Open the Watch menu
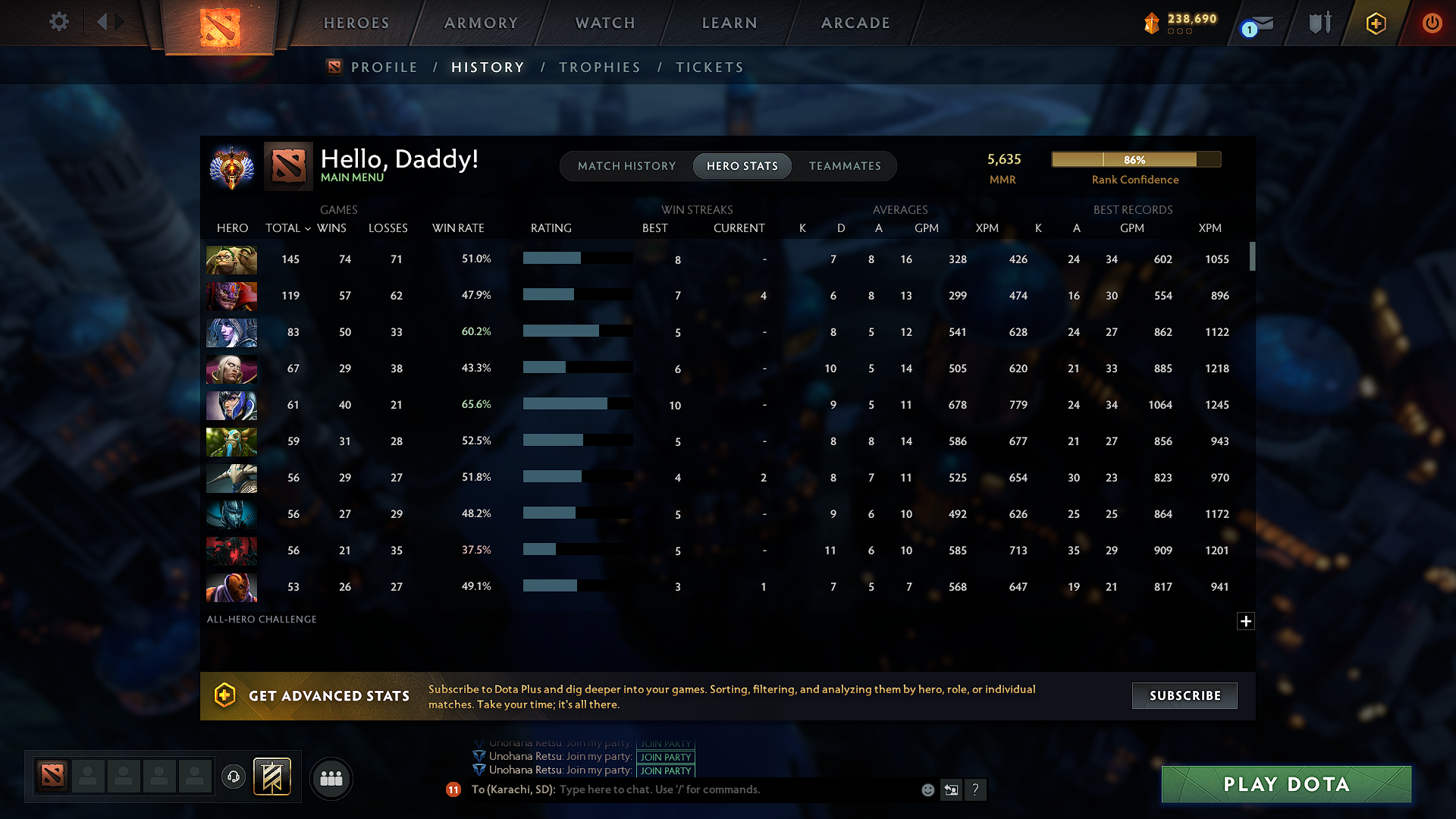Viewport: 1456px width, 819px height. pos(604,23)
